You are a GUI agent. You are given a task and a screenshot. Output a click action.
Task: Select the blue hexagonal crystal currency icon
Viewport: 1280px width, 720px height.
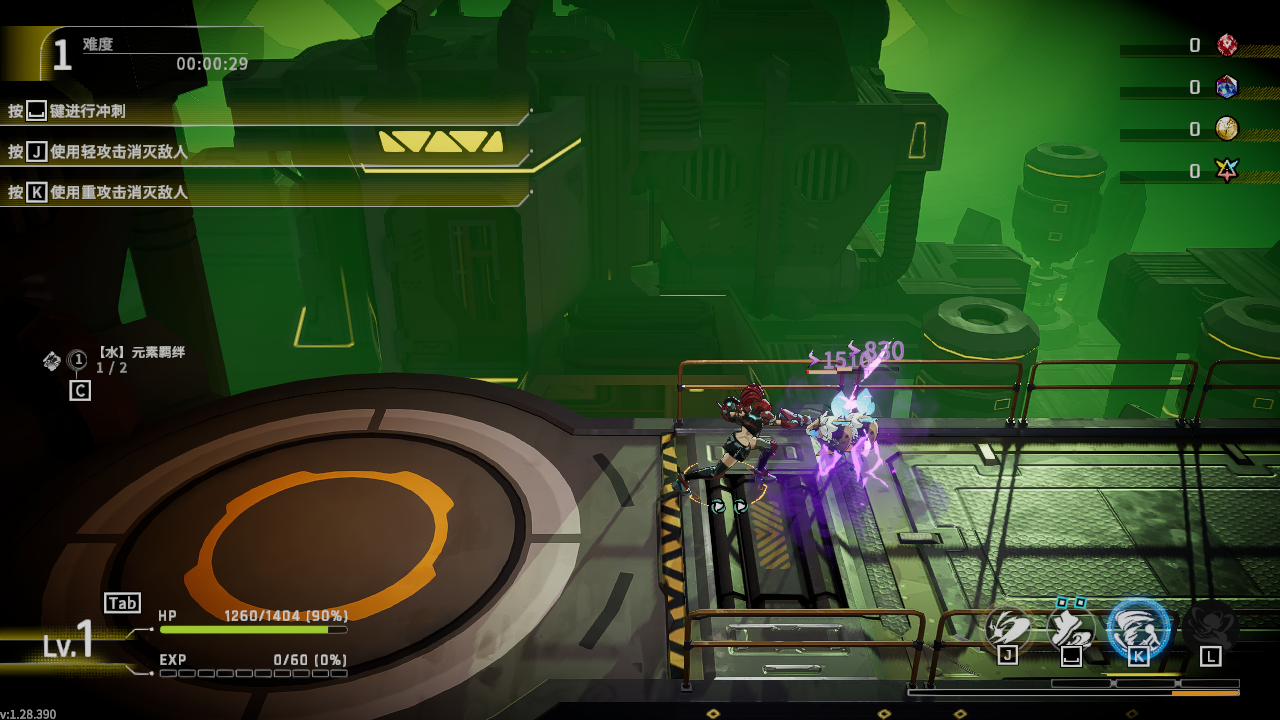(x=1227, y=87)
